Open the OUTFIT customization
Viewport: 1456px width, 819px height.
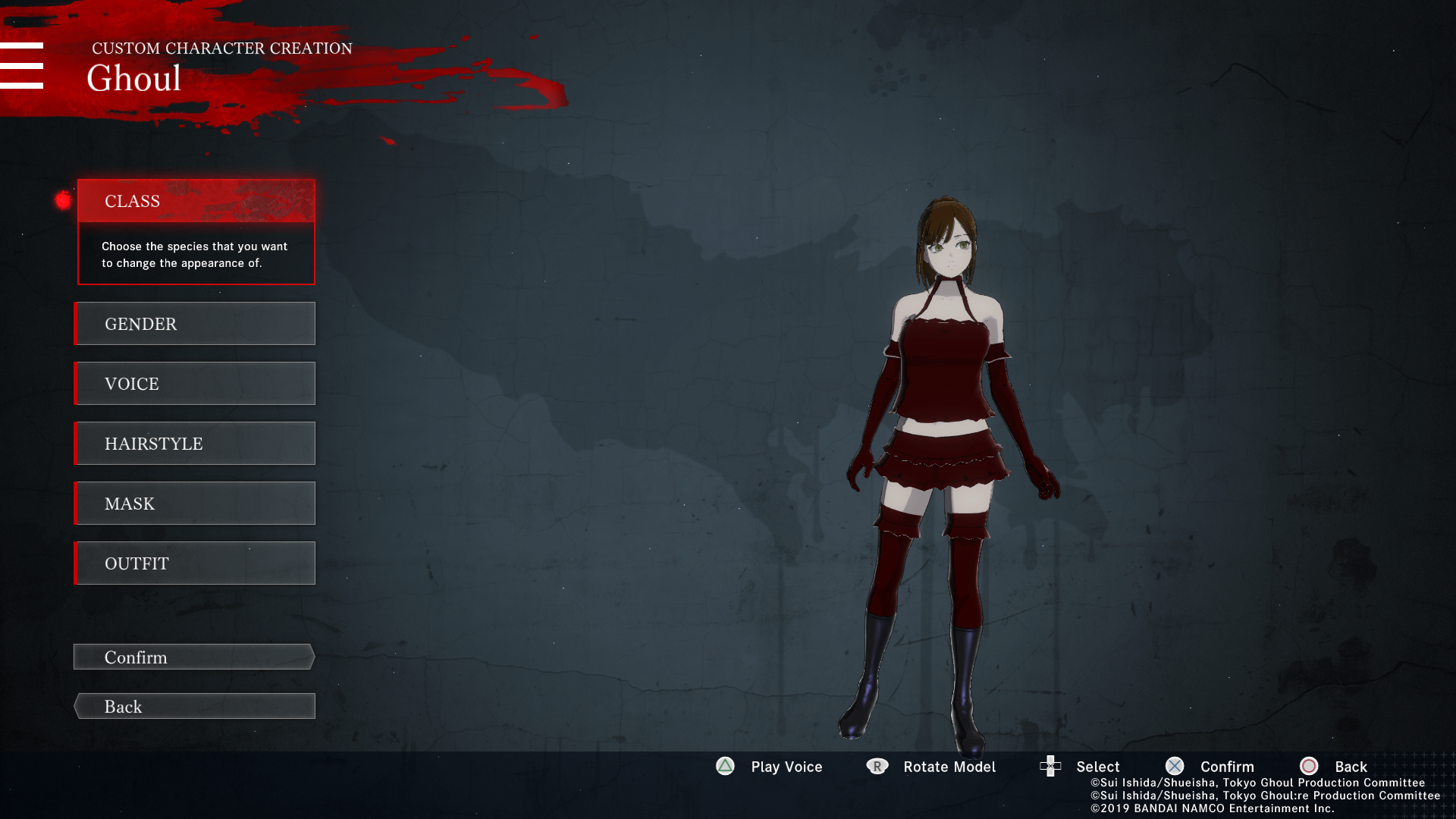[x=195, y=563]
